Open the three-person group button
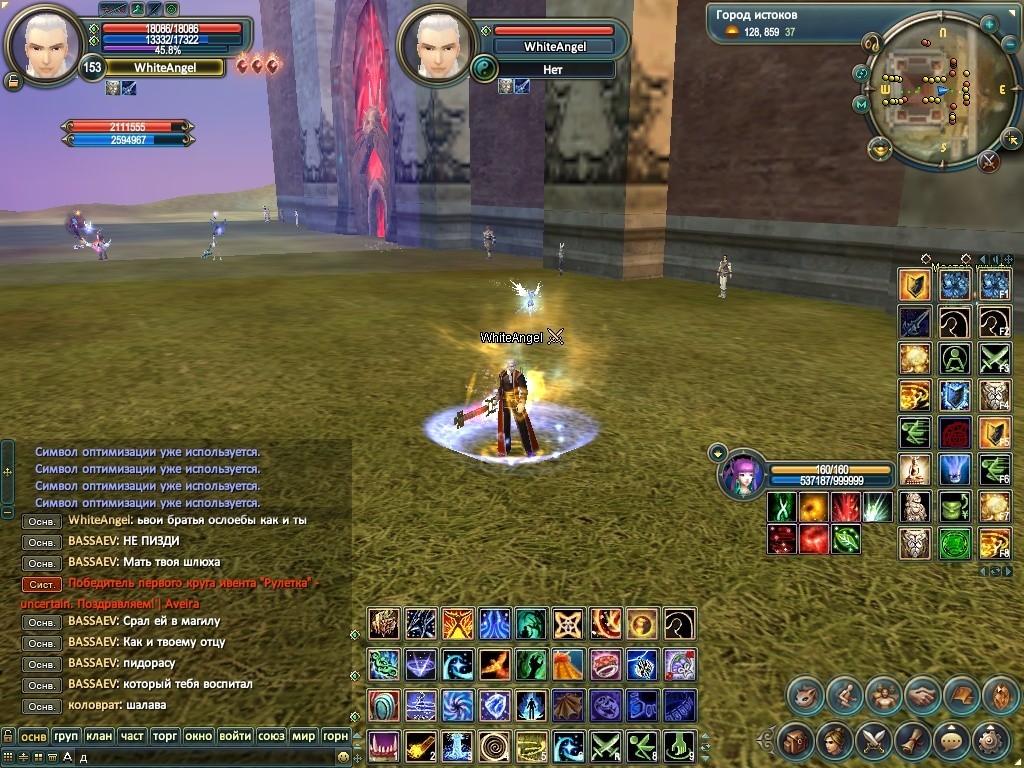 click(x=883, y=695)
